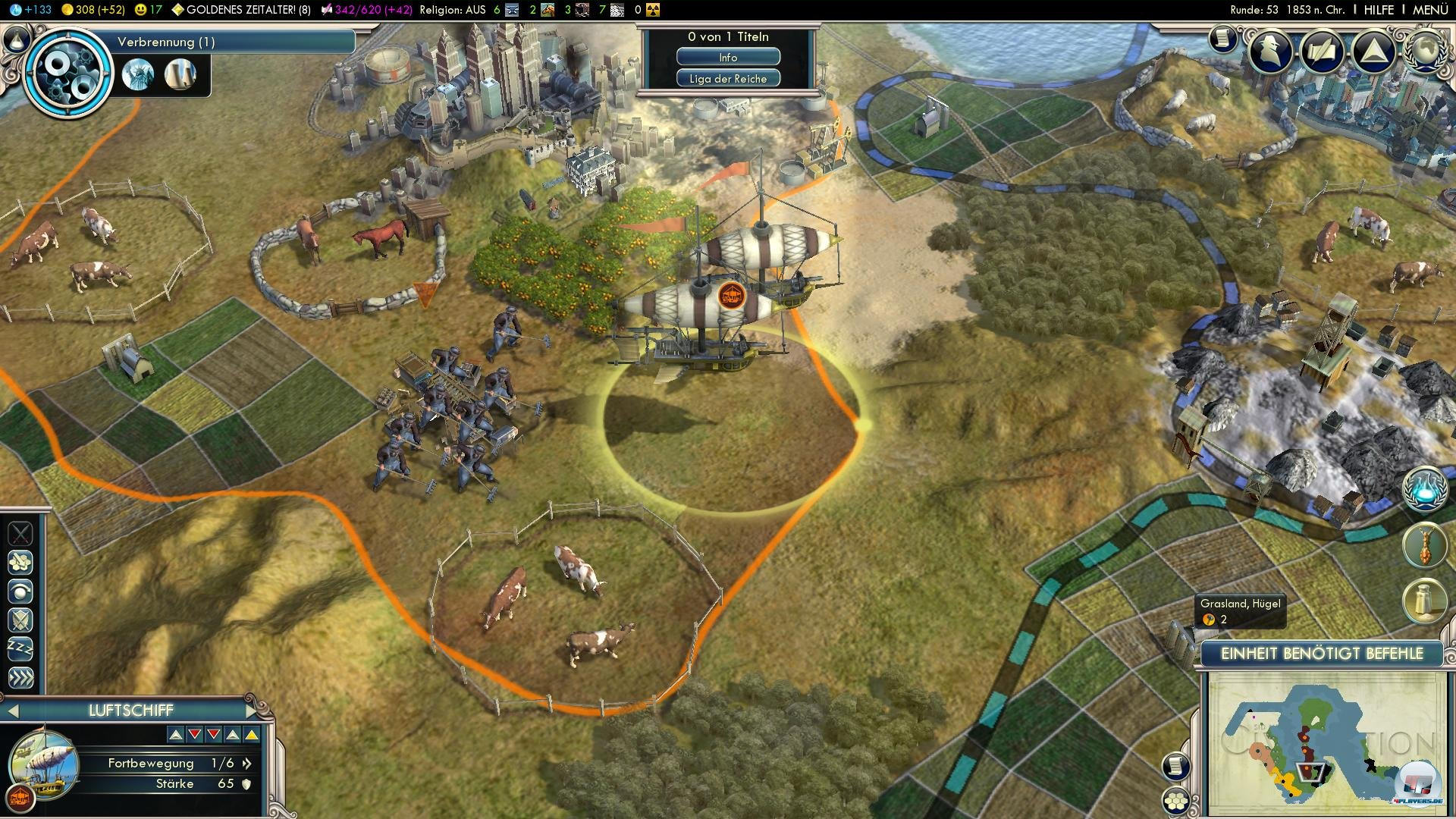Image resolution: width=1456 pixels, height=819 pixels.
Task: Click the minimap
Action: [x=1322, y=742]
